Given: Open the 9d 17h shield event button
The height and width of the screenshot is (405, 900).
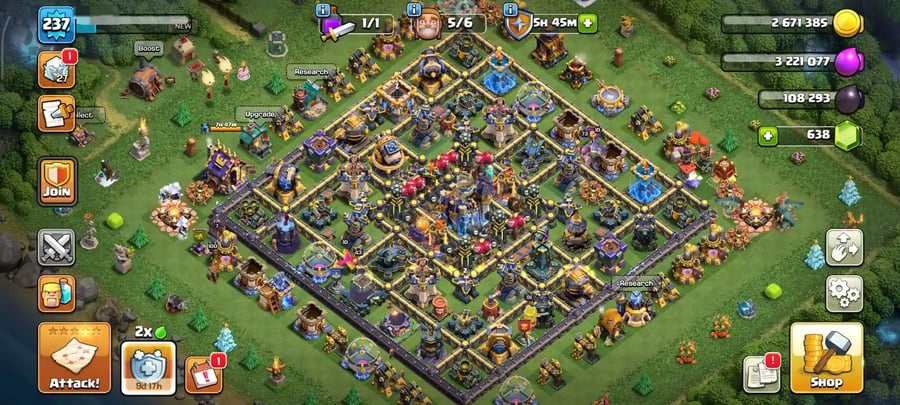Looking at the screenshot, I should [148, 366].
